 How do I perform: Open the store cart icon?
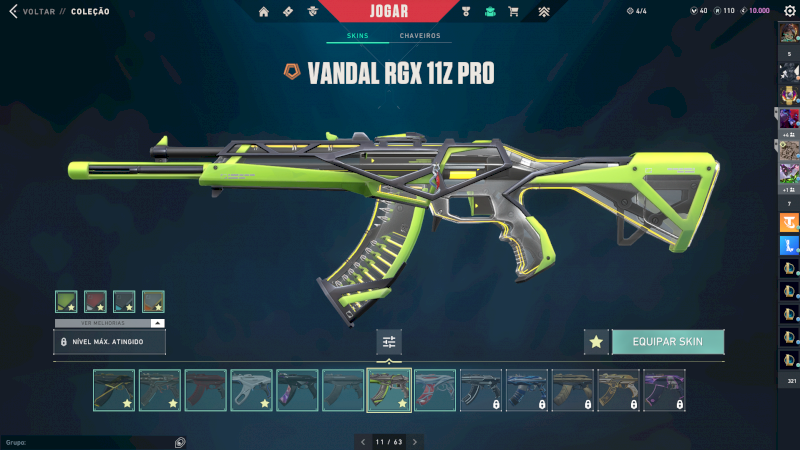513,12
